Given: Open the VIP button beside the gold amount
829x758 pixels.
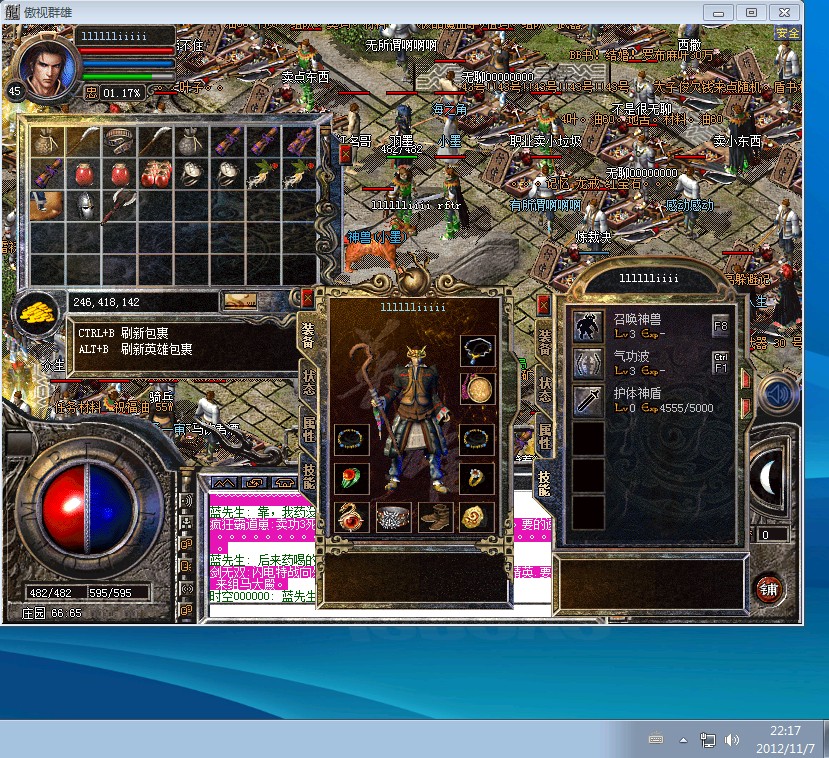Looking at the screenshot, I should pos(240,300).
